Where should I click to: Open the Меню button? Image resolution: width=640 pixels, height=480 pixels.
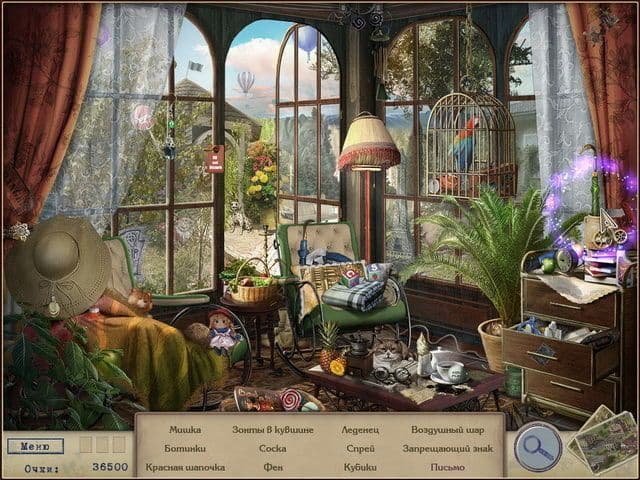point(35,446)
